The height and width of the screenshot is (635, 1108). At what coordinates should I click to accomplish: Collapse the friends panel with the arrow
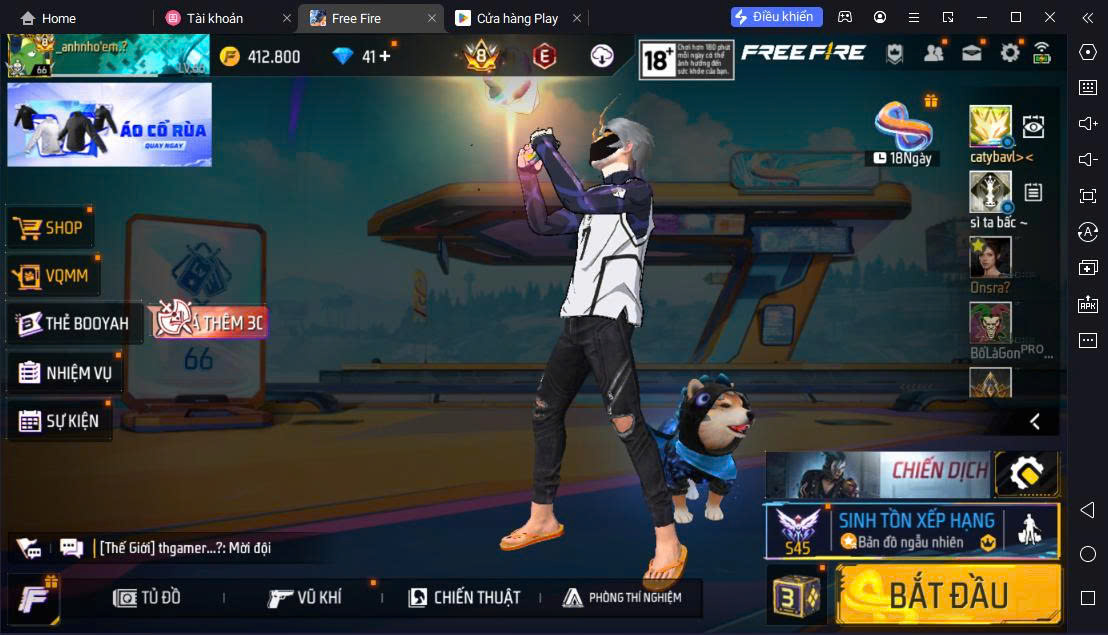coord(1035,421)
